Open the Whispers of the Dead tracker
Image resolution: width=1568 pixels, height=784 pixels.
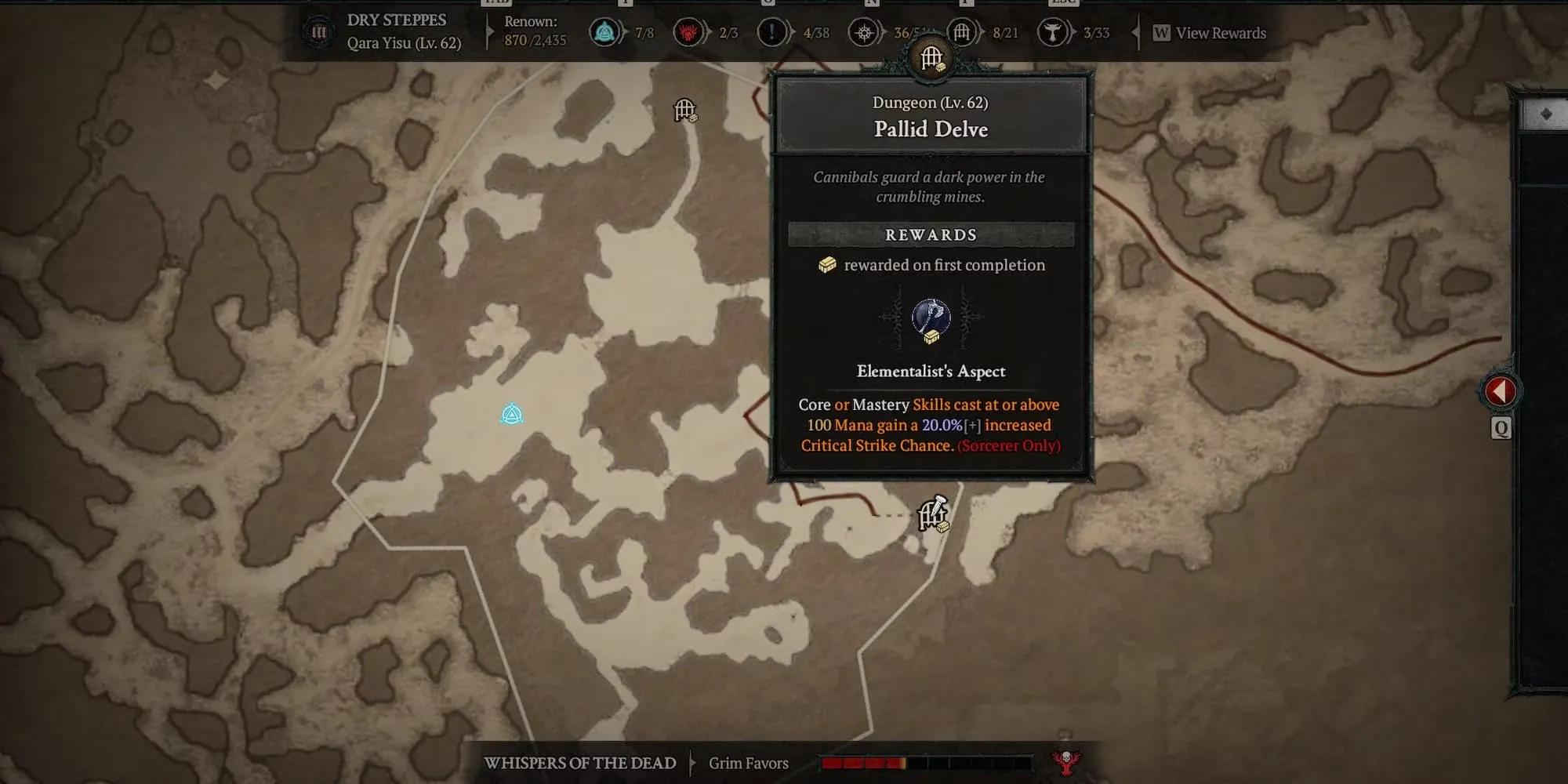click(x=579, y=763)
